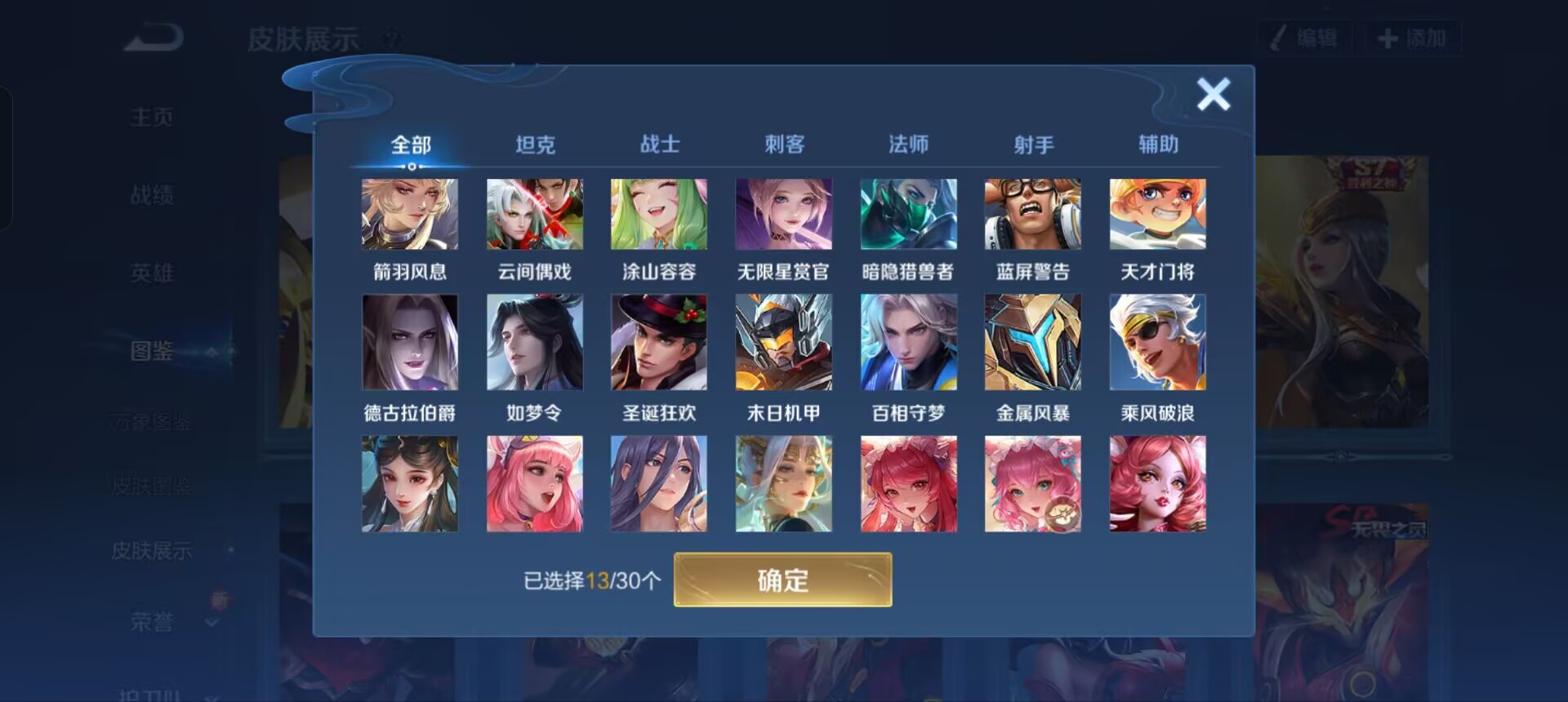Select the purple-haired skin thumbnail in bottom row
1568x702 pixels.
click(x=659, y=482)
